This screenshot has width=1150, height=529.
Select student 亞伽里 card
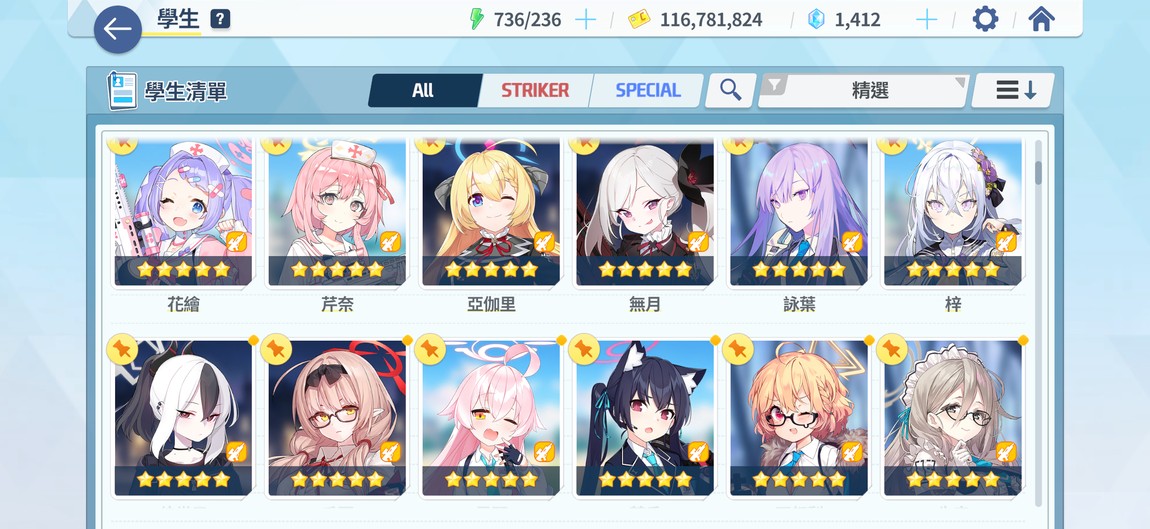click(491, 215)
